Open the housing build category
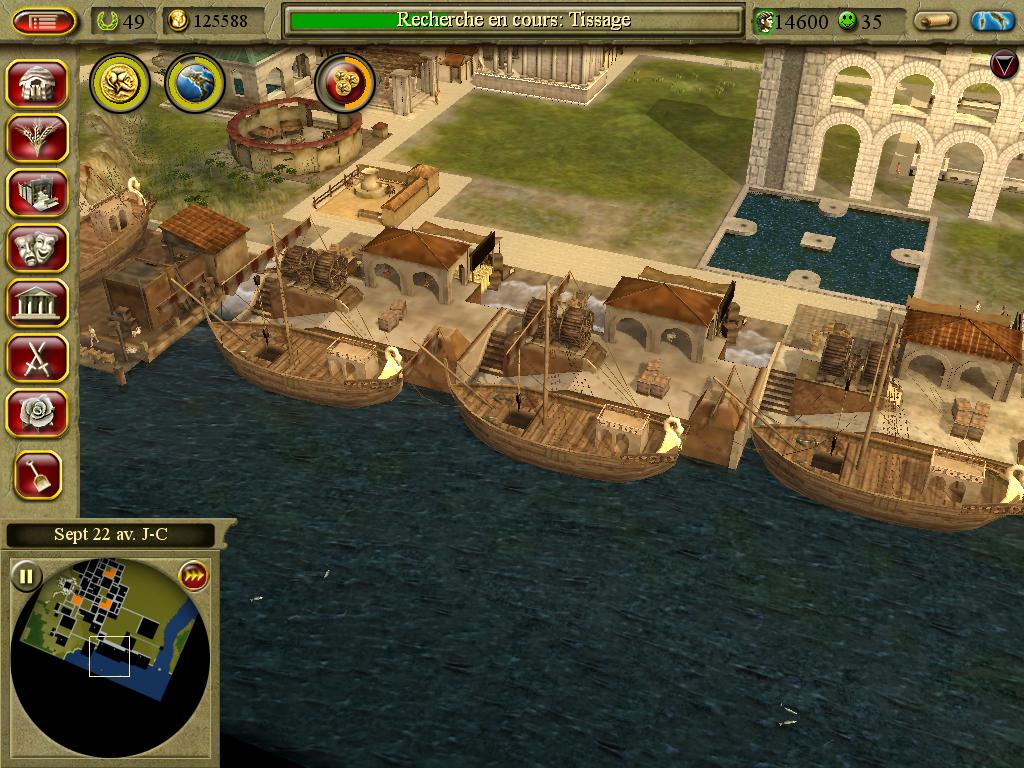Image resolution: width=1024 pixels, height=768 pixels. 38,83
